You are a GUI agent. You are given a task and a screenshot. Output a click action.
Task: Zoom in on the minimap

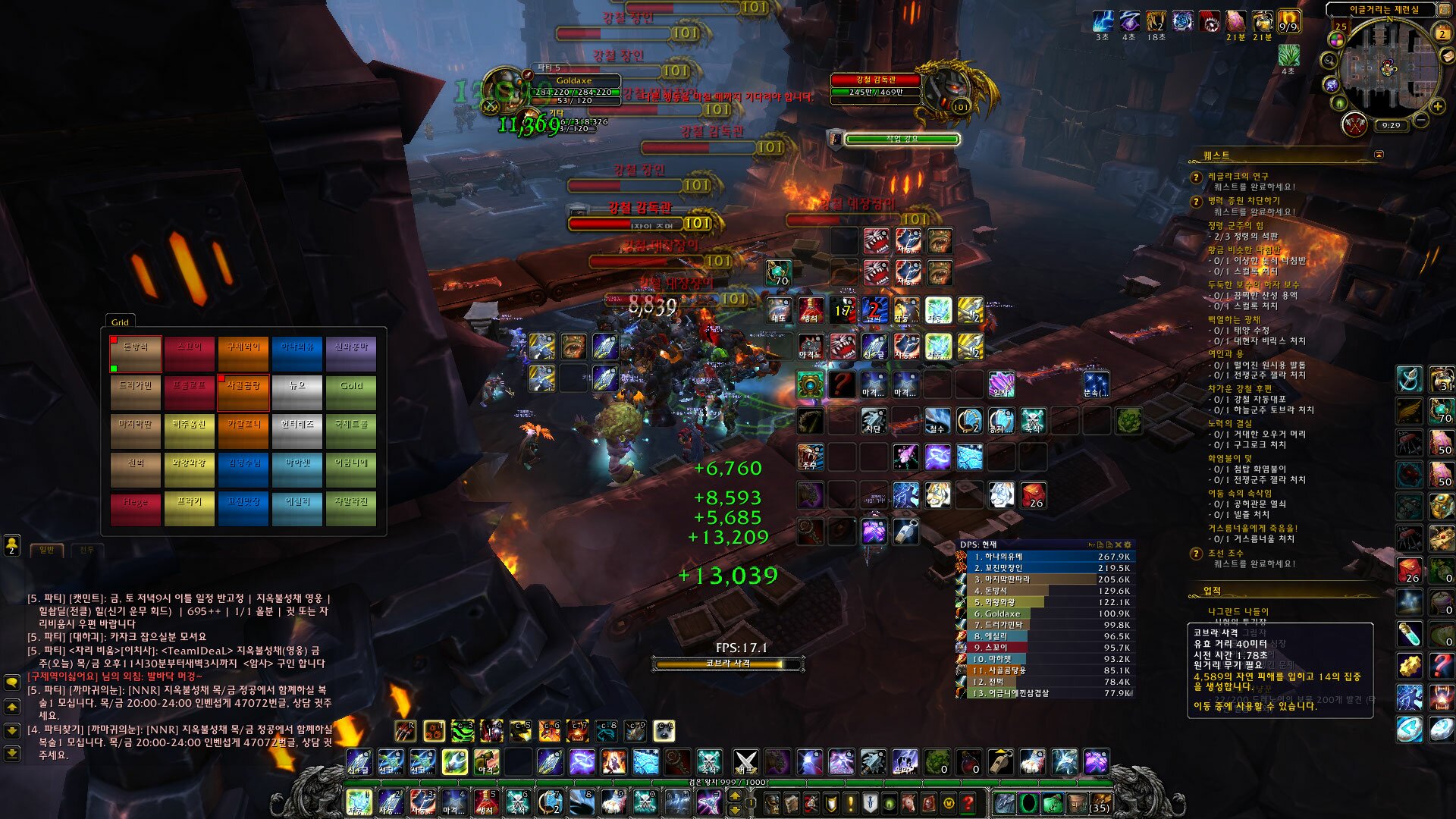click(x=1437, y=107)
